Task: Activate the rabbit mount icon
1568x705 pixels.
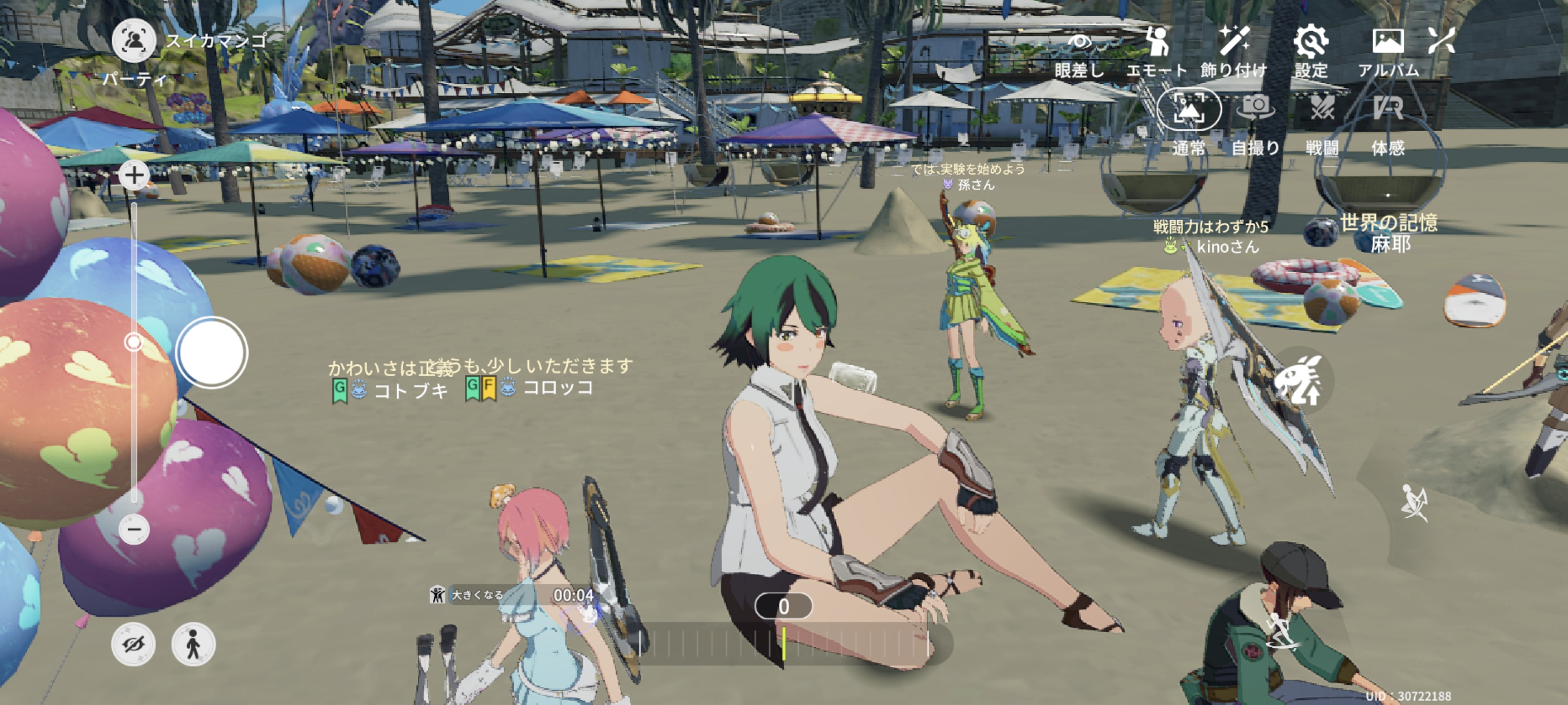Action: 1298,381
